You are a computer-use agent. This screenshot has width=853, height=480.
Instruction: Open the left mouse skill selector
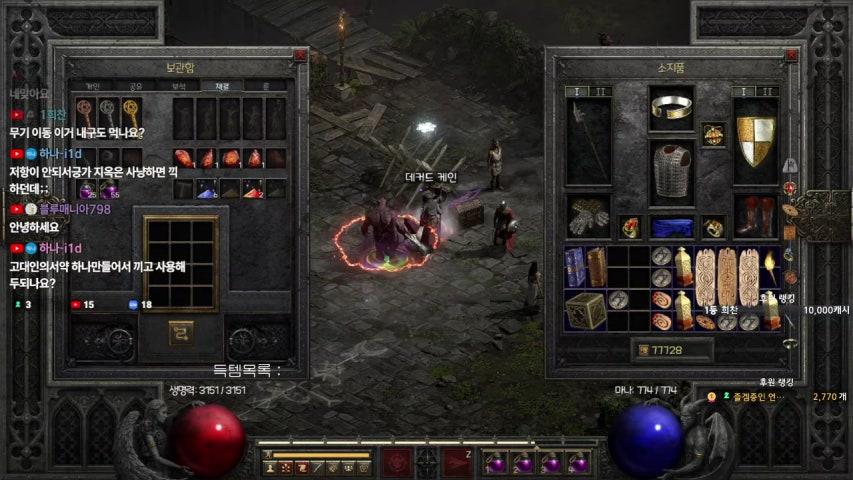point(397,462)
